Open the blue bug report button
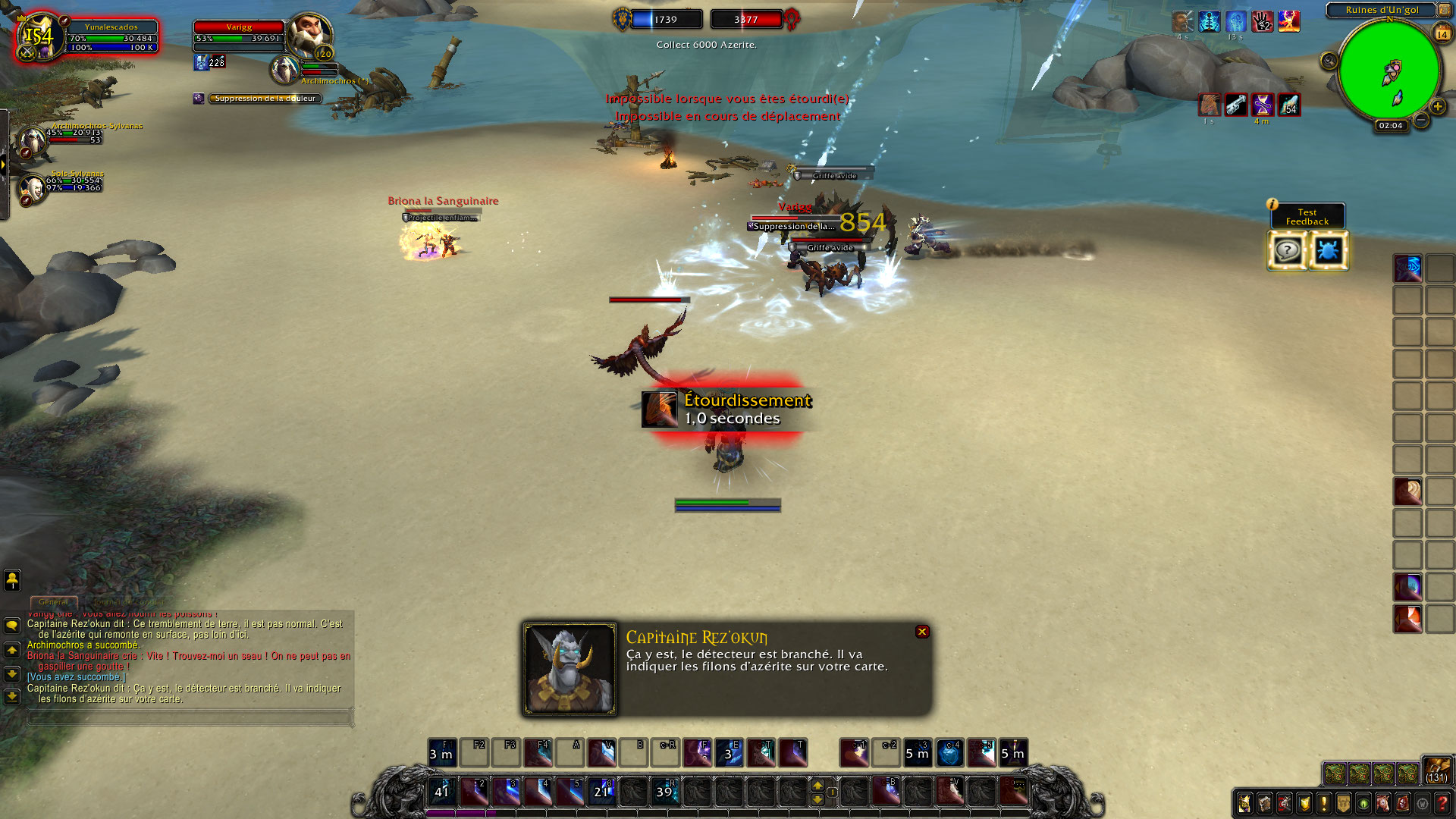This screenshot has width=1456, height=819. coord(1327,250)
